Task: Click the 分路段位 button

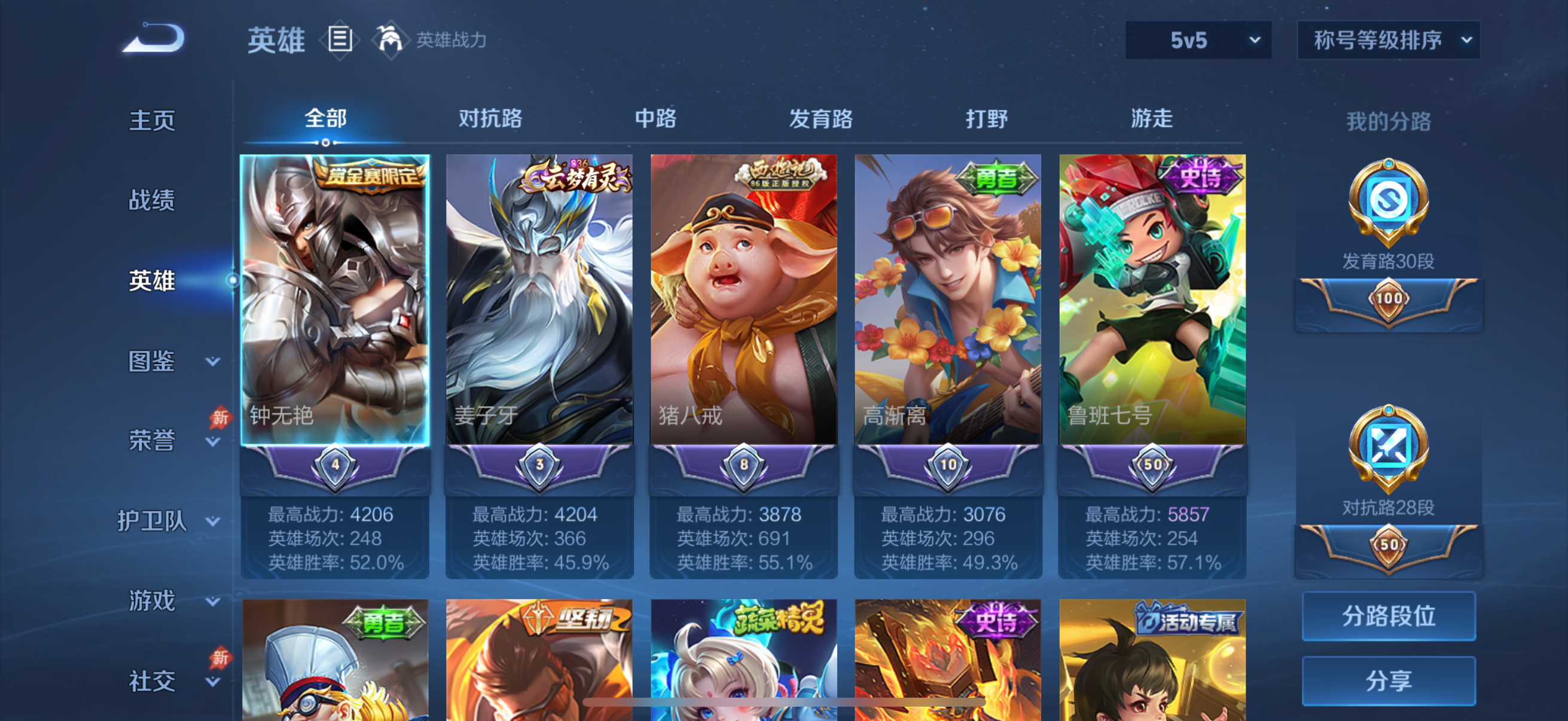Action: click(1390, 616)
